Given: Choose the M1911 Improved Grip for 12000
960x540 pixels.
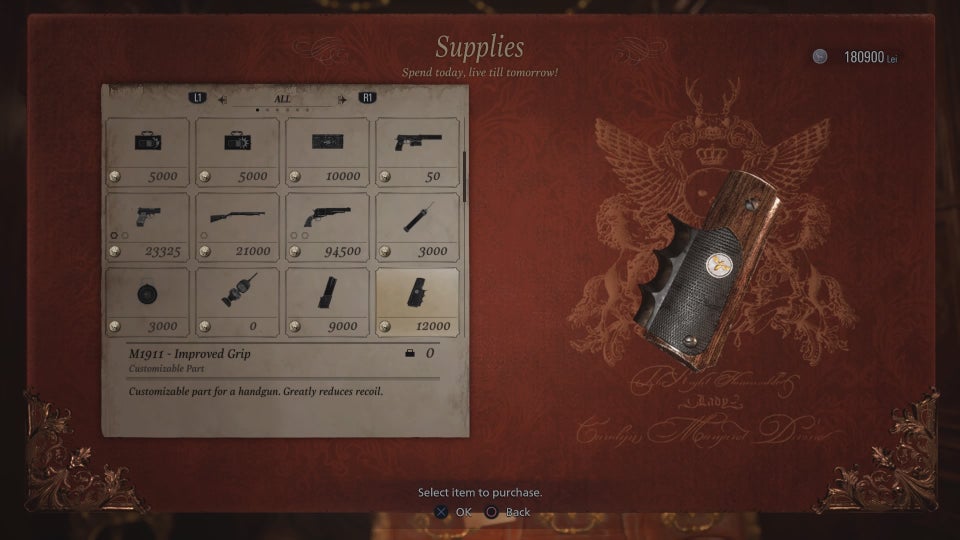Looking at the screenshot, I should [417, 301].
